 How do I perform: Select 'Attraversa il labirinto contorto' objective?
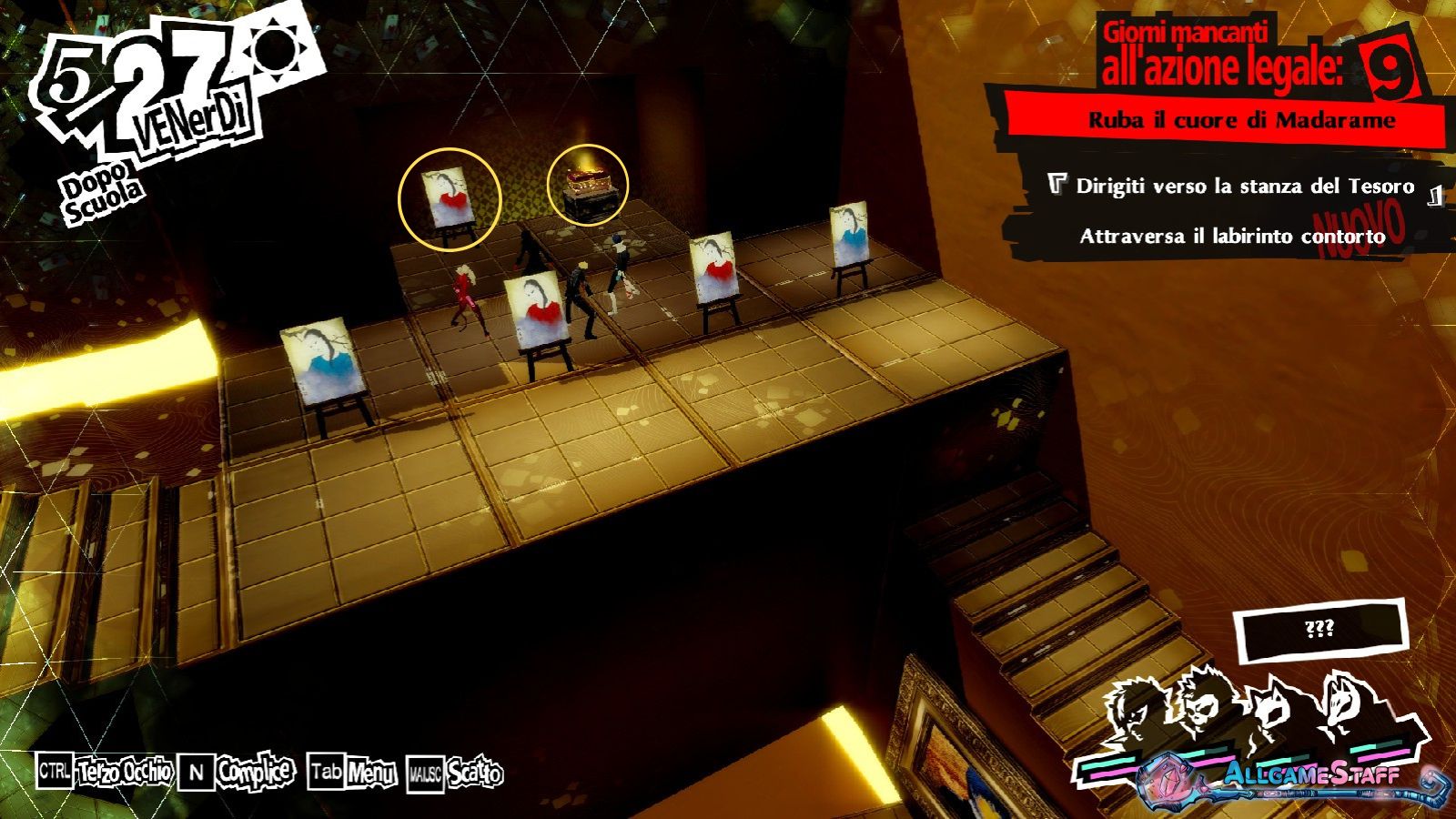point(1232,237)
